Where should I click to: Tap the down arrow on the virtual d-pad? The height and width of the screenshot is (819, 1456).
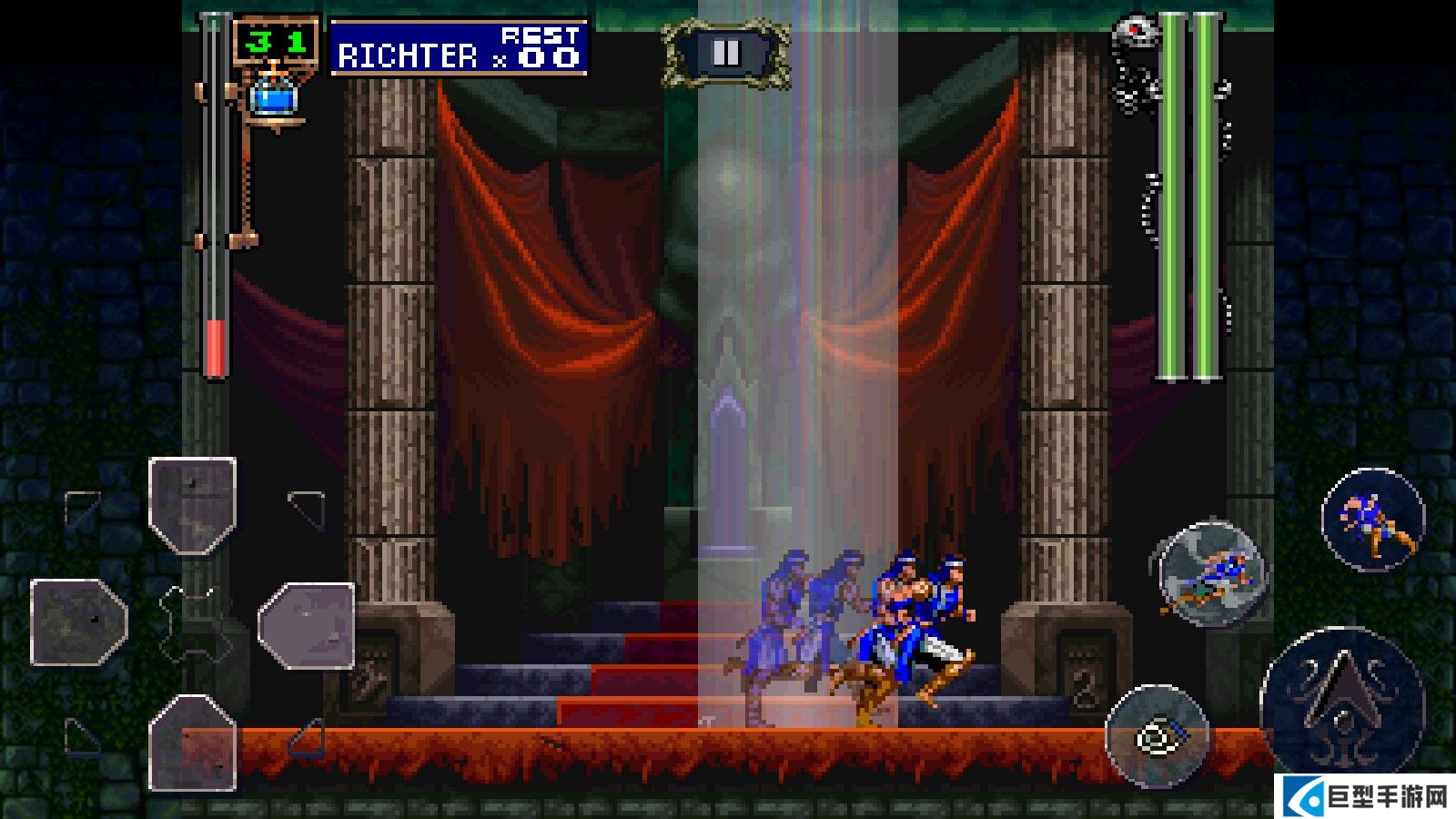193,742
